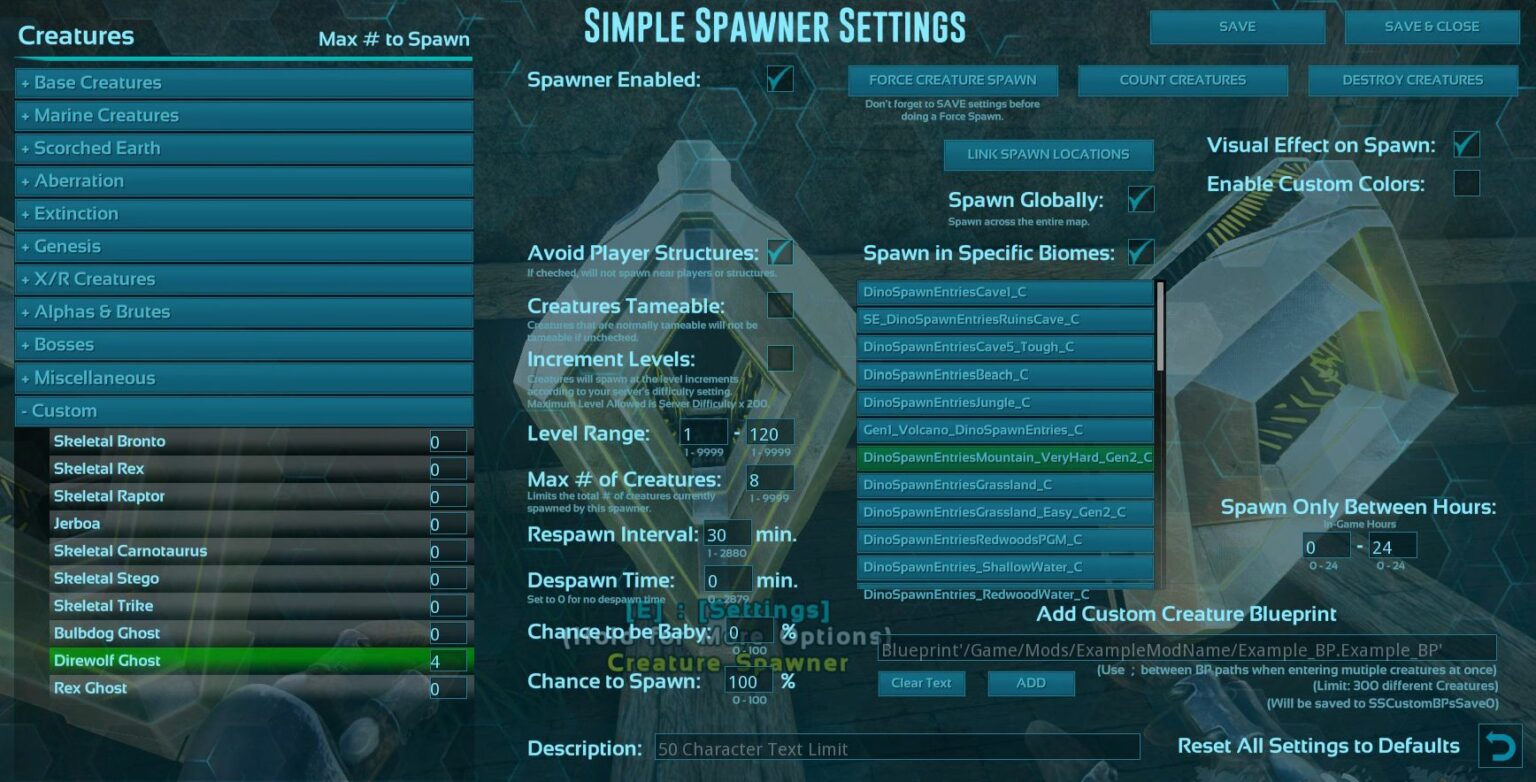Uncheck the Spawn Globally option

coord(1140,199)
